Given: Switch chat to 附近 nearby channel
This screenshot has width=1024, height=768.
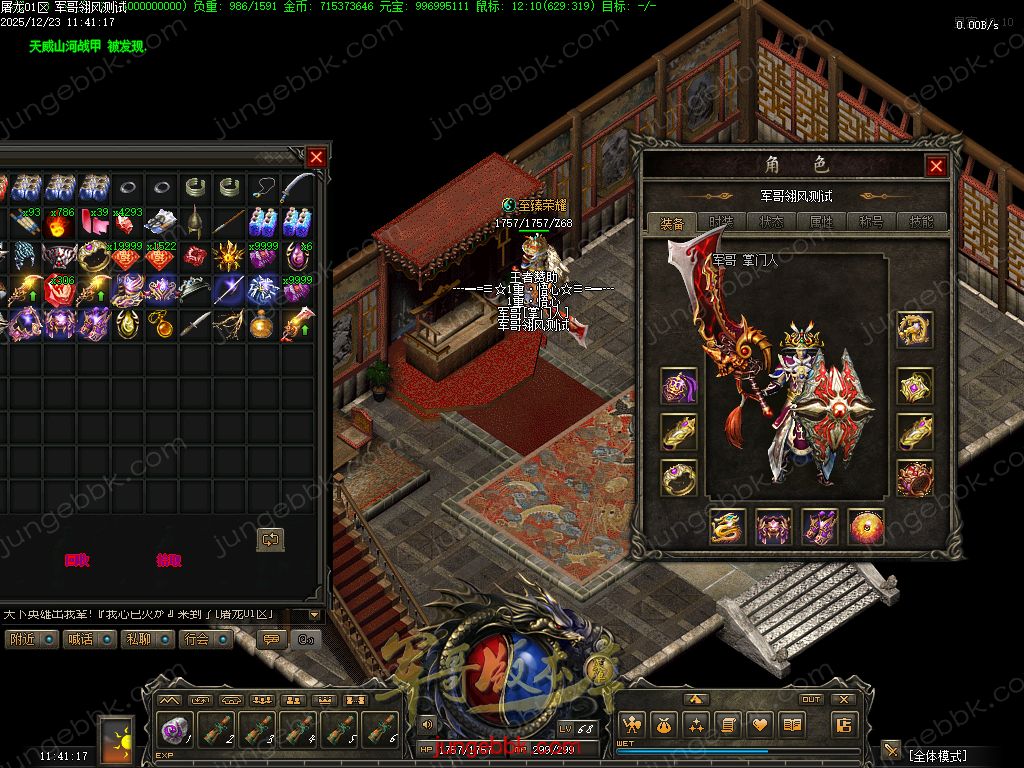Looking at the screenshot, I should [x=31, y=639].
